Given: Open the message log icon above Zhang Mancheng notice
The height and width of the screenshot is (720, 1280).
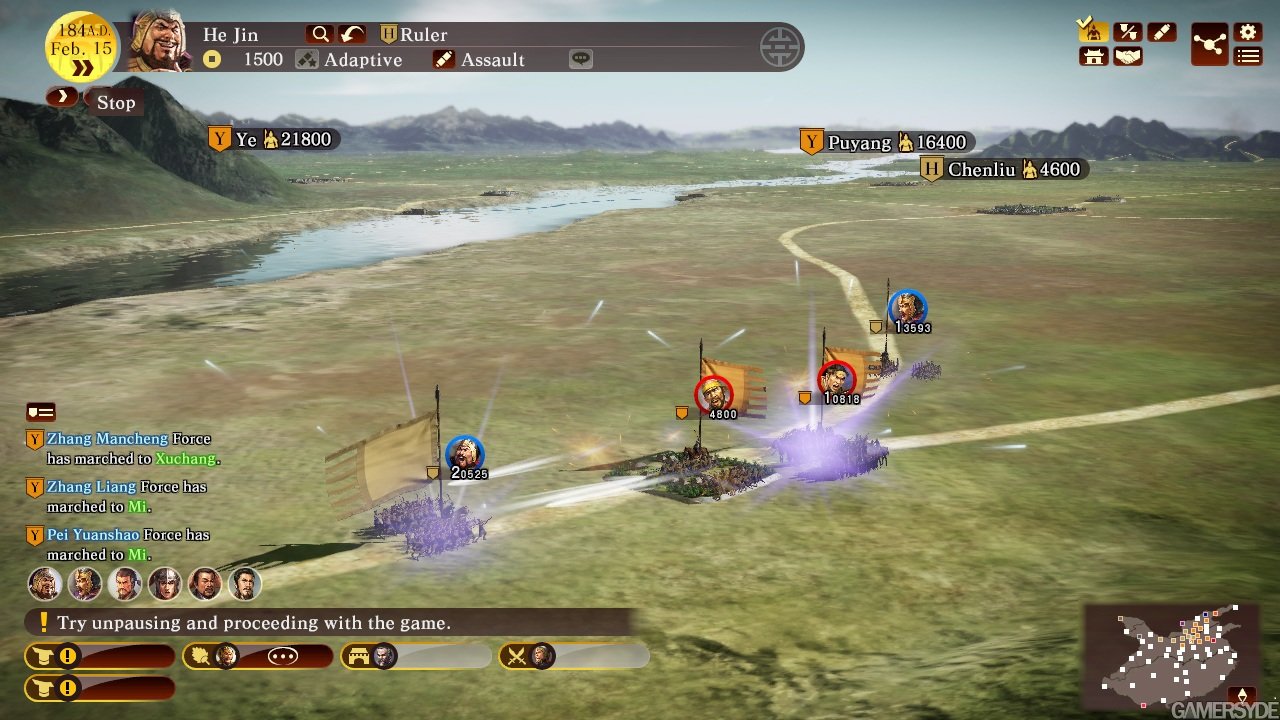Looking at the screenshot, I should pyautogui.click(x=40, y=412).
